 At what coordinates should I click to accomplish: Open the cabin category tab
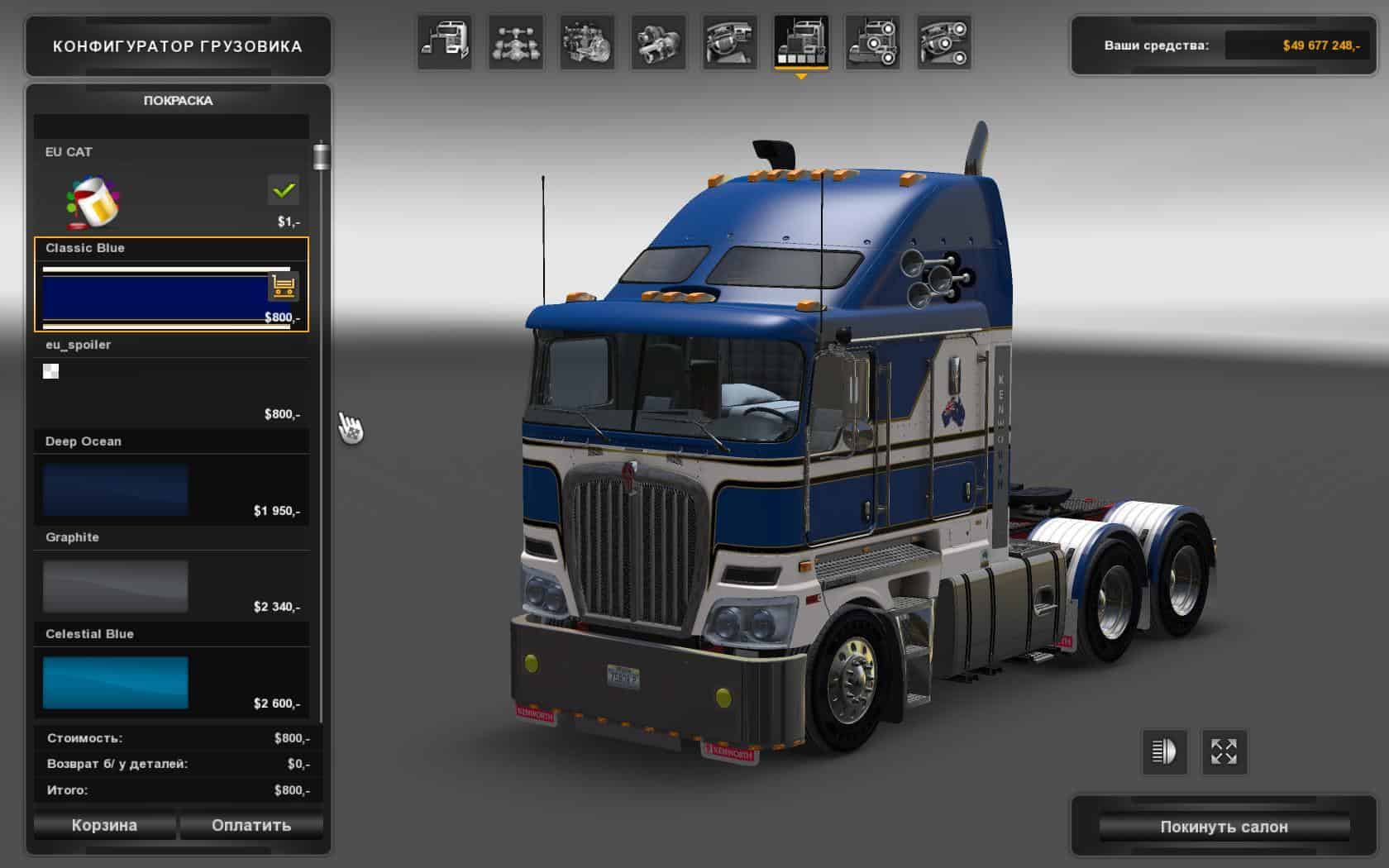point(445,42)
